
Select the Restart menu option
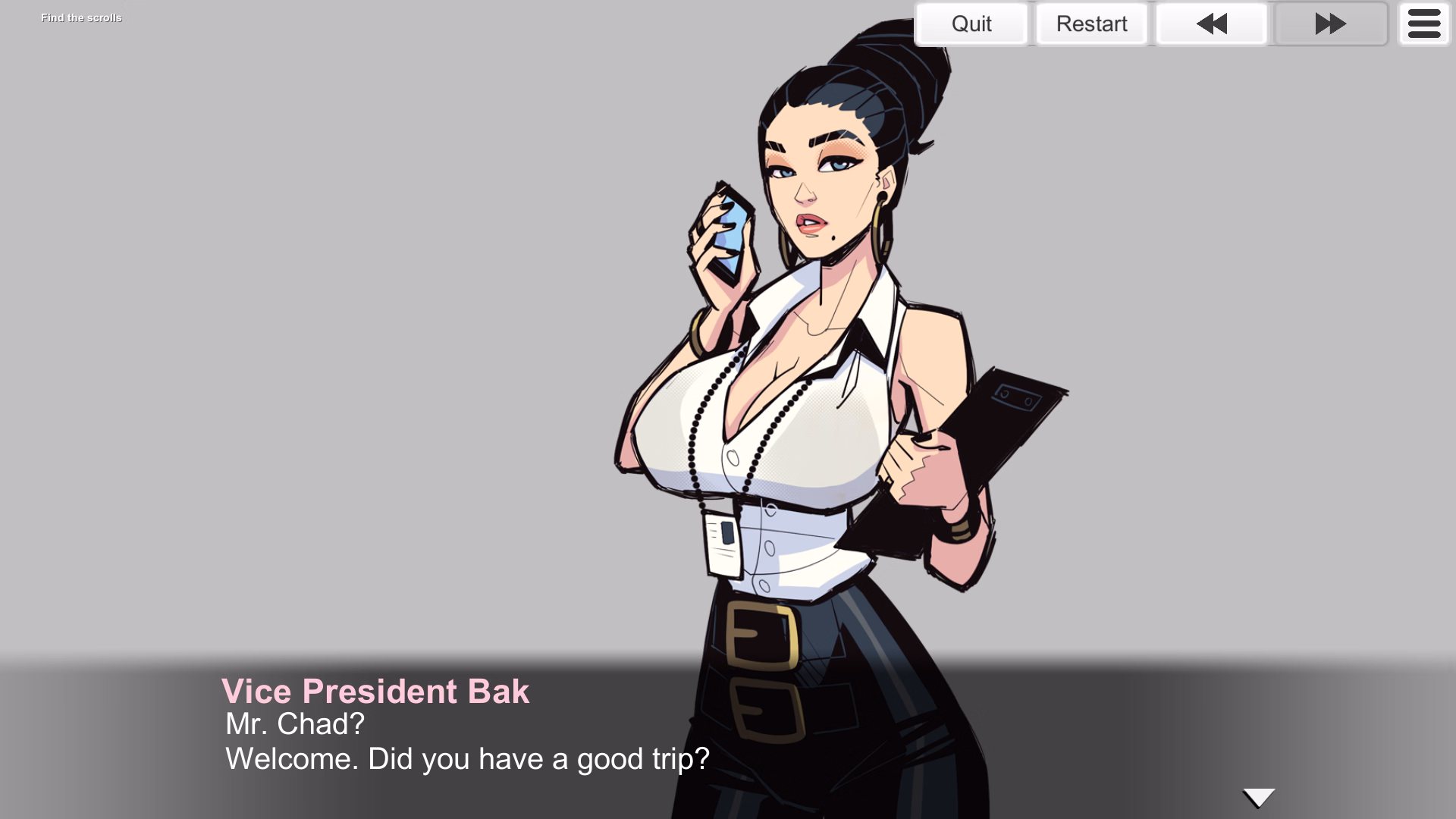(1091, 24)
